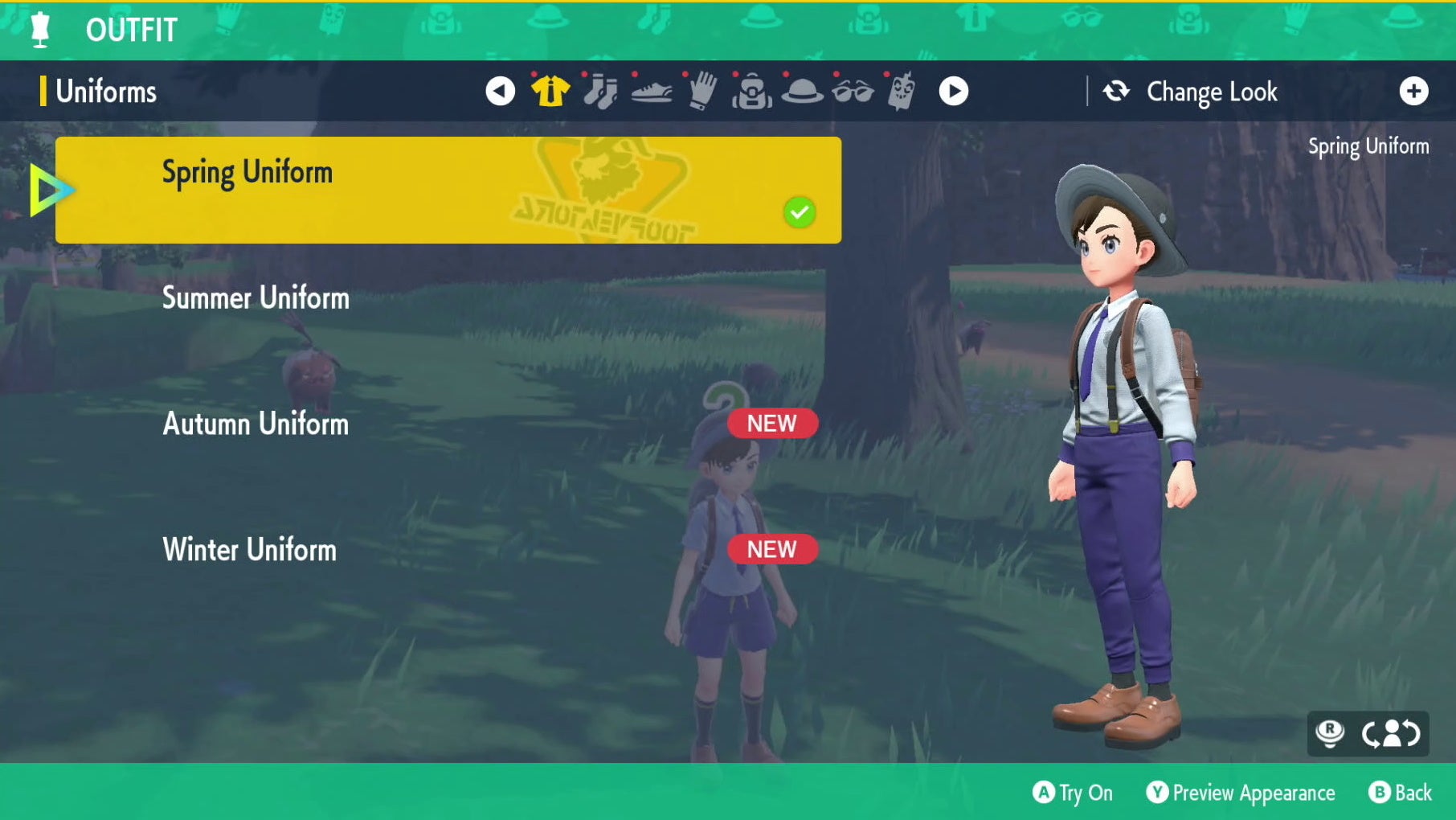The width and height of the screenshot is (1456, 820).
Task: Open the OUTFIT menu header
Action: [x=129, y=31]
